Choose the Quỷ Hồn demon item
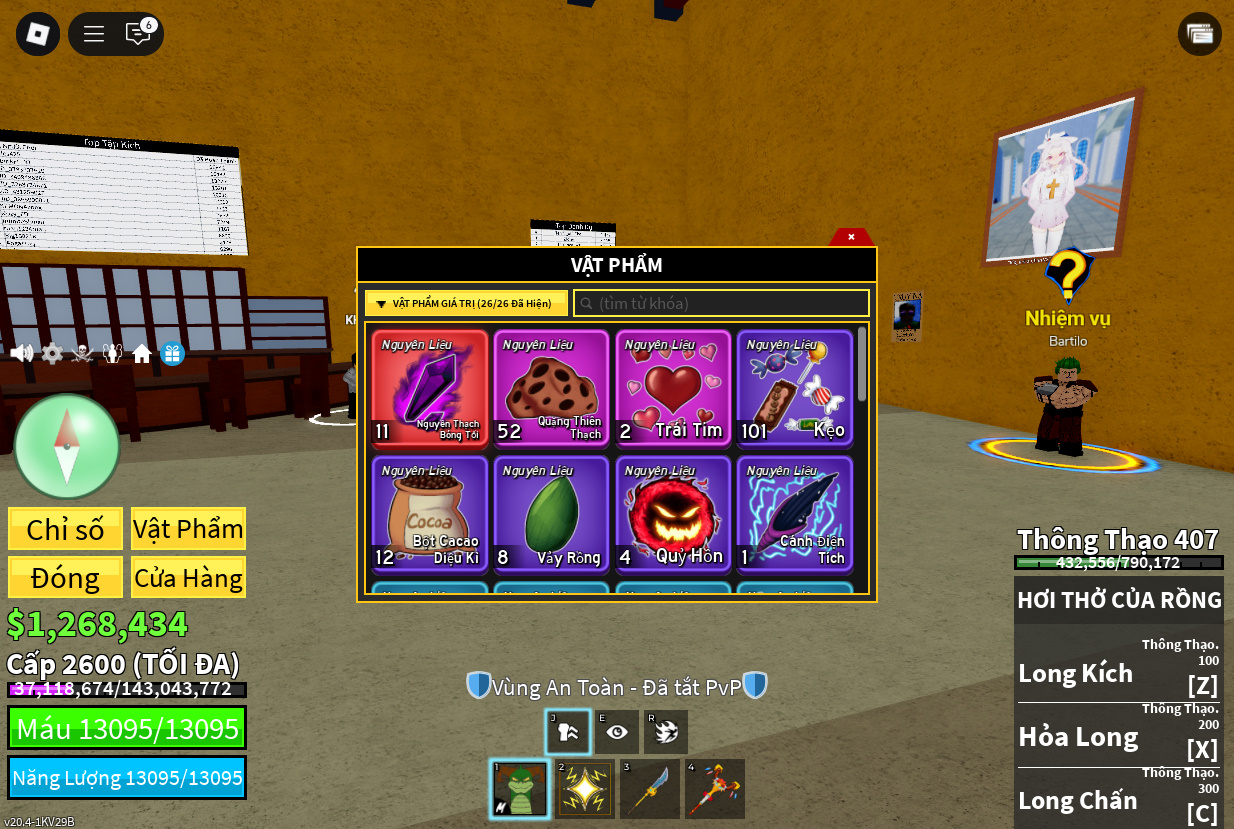The height and width of the screenshot is (829, 1234). click(x=673, y=514)
